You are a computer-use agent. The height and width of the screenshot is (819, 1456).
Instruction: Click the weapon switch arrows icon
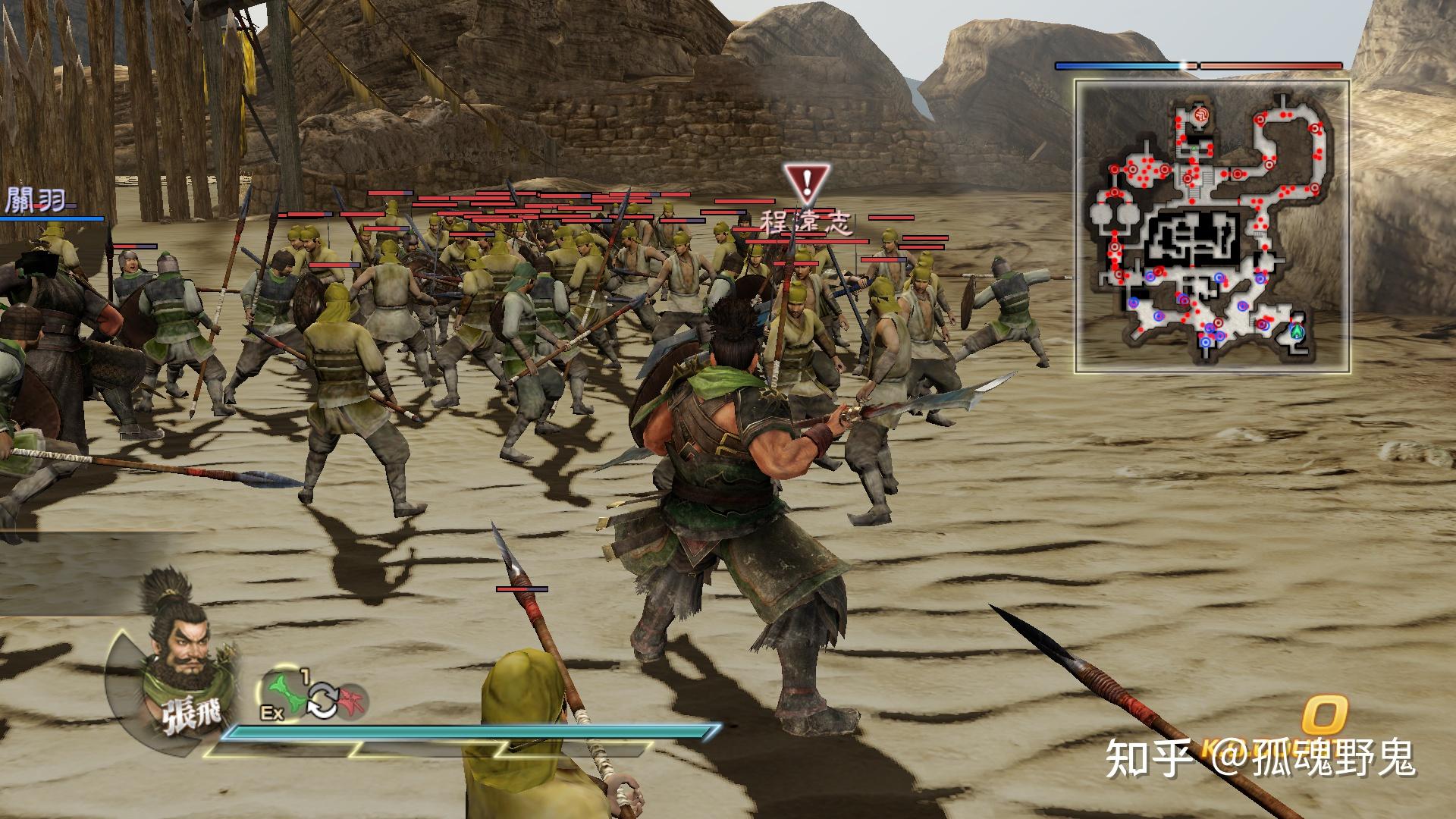pos(322,699)
